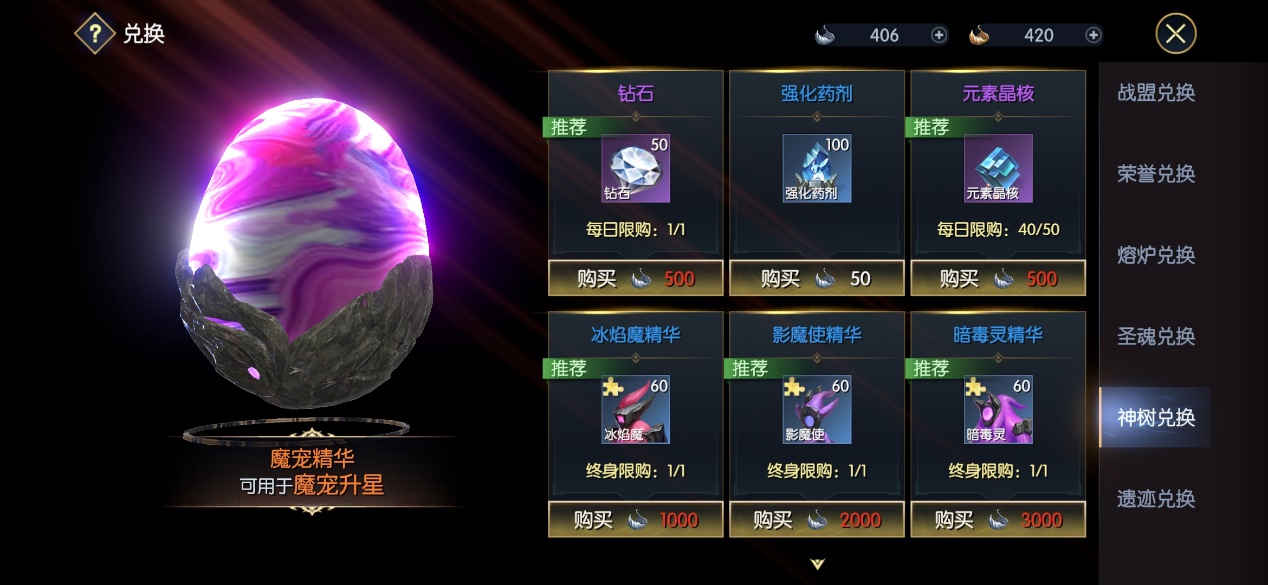This screenshot has width=1268, height=585.
Task: Buy 钻石 for 500
Action: point(635,278)
